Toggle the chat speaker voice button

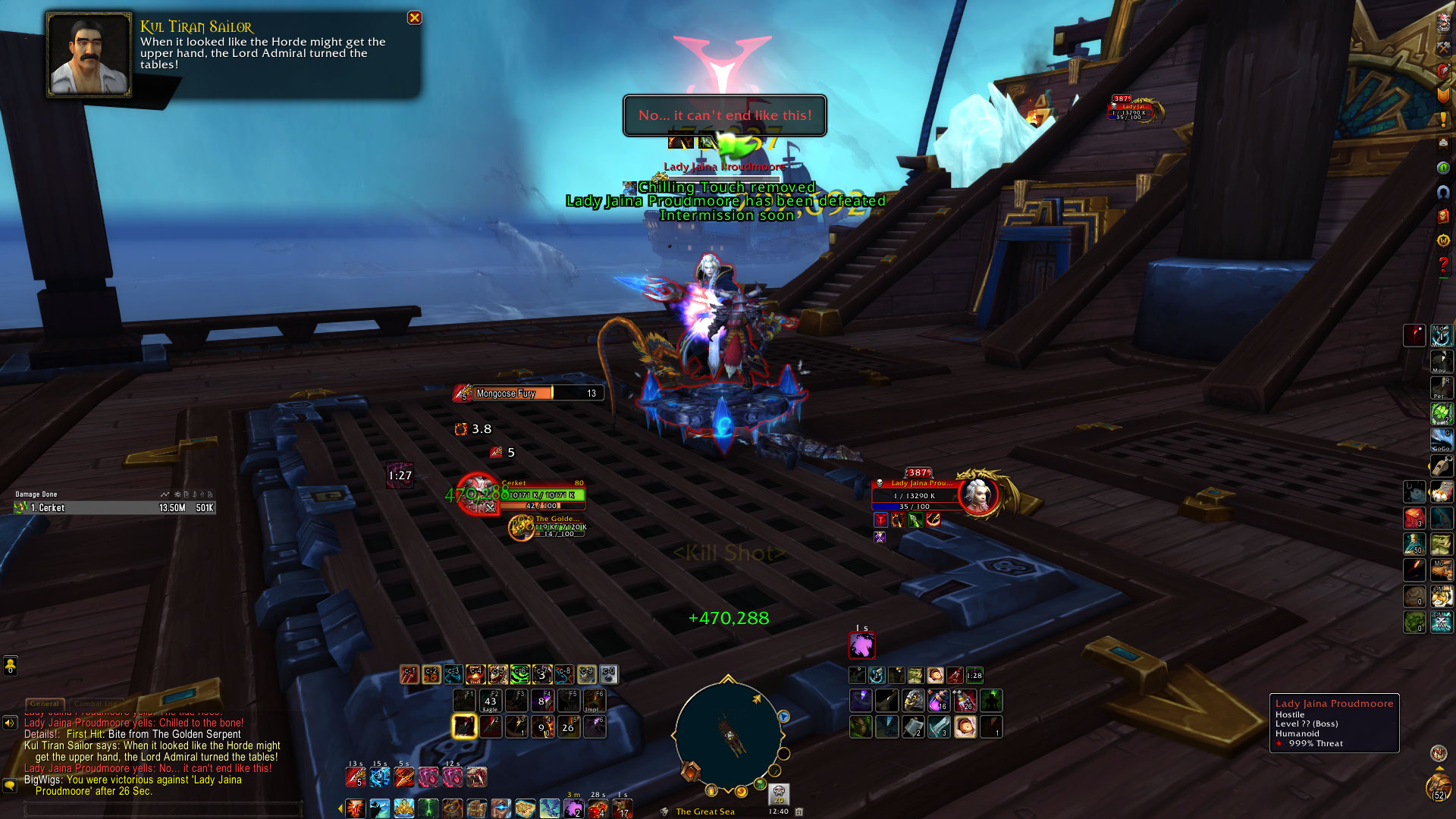click(x=10, y=723)
